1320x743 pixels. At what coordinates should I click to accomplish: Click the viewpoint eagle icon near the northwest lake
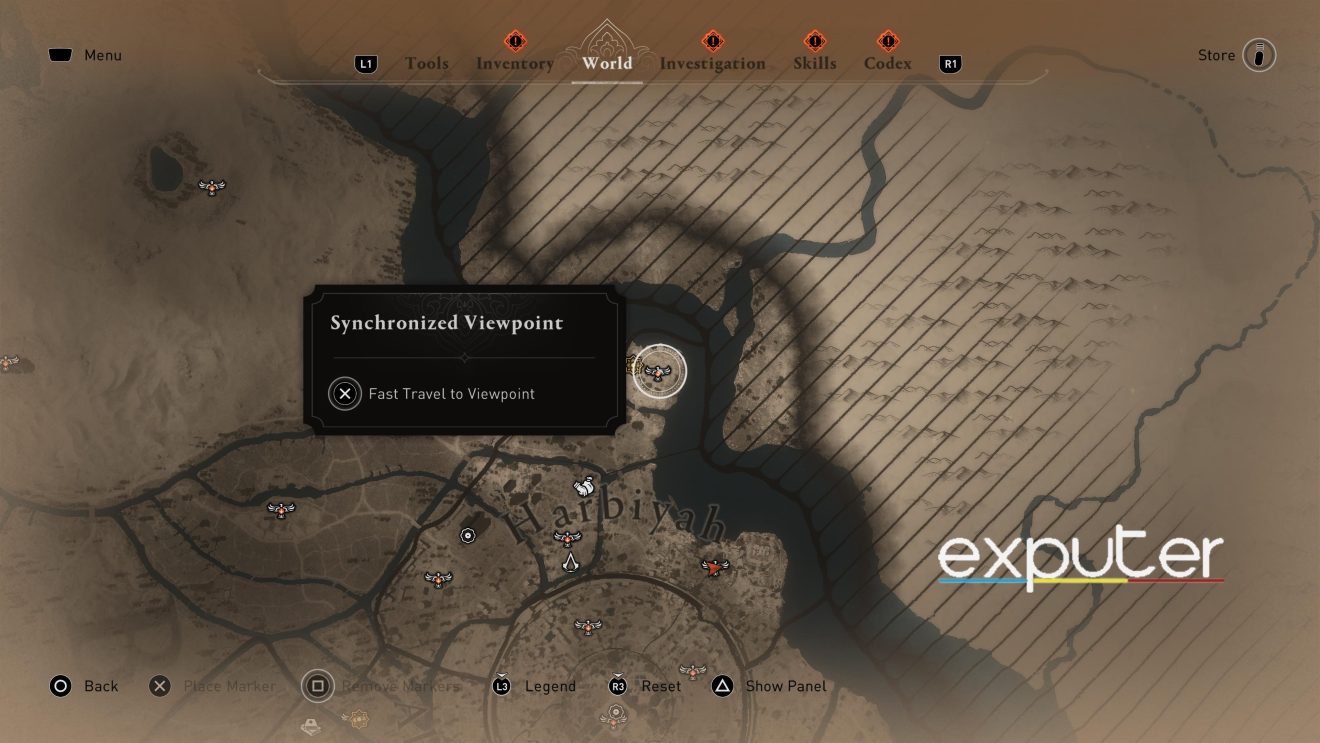pyautogui.click(x=211, y=187)
